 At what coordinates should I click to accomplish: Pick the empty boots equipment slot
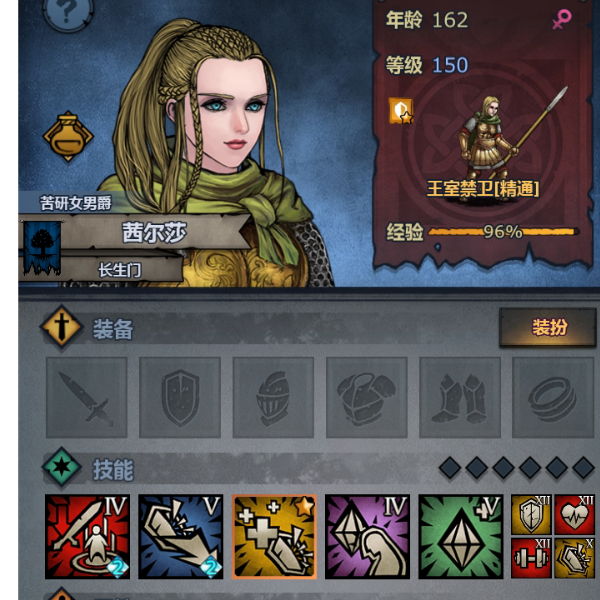pyautogui.click(x=459, y=398)
